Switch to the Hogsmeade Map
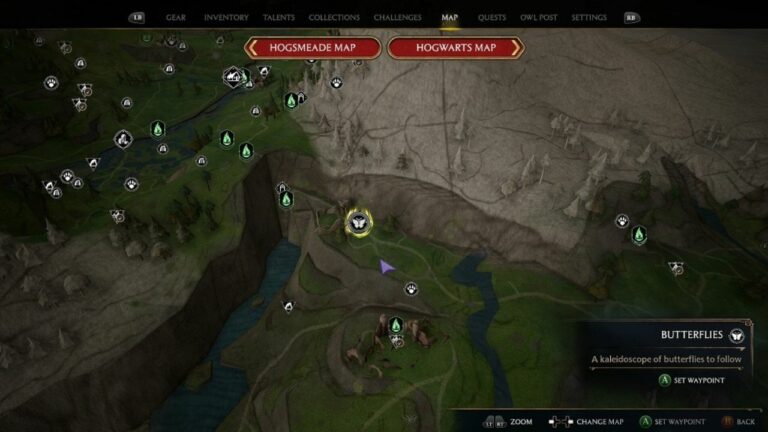768x432 pixels. [x=313, y=48]
